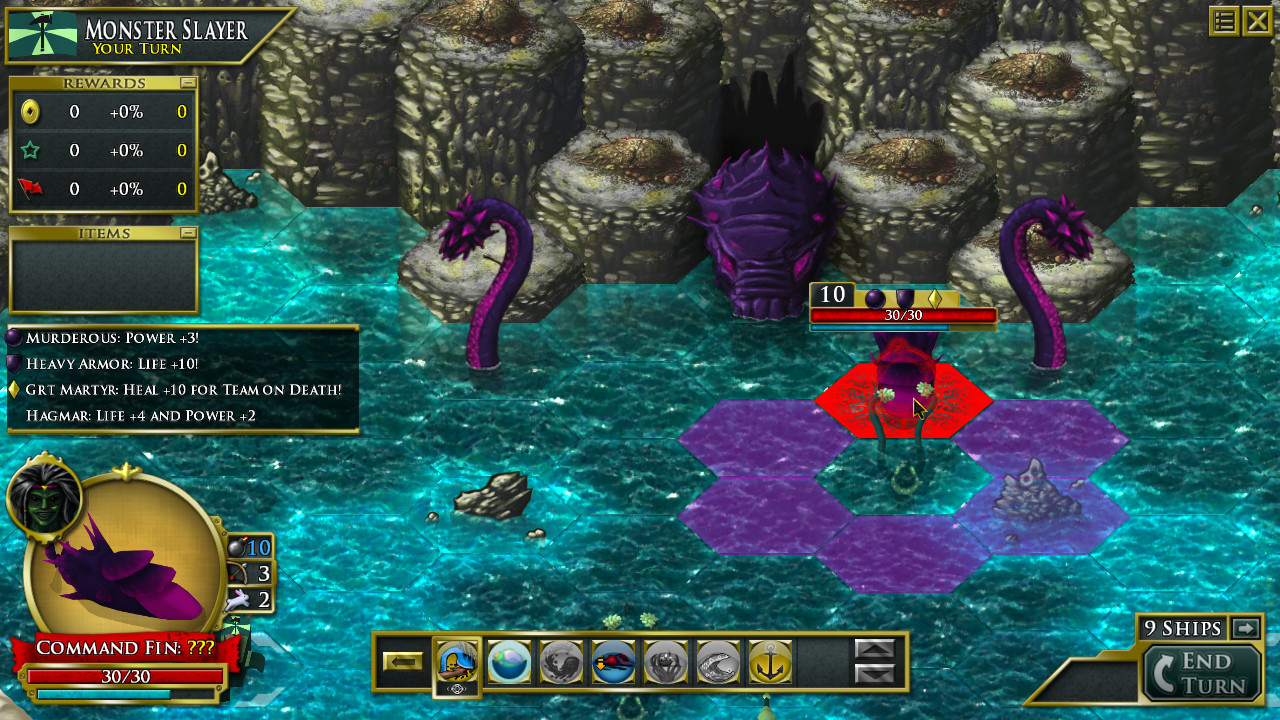This screenshot has height=720, width=1280.
Task: Open the blue sphere ability in the toolbar
Action: (x=509, y=662)
